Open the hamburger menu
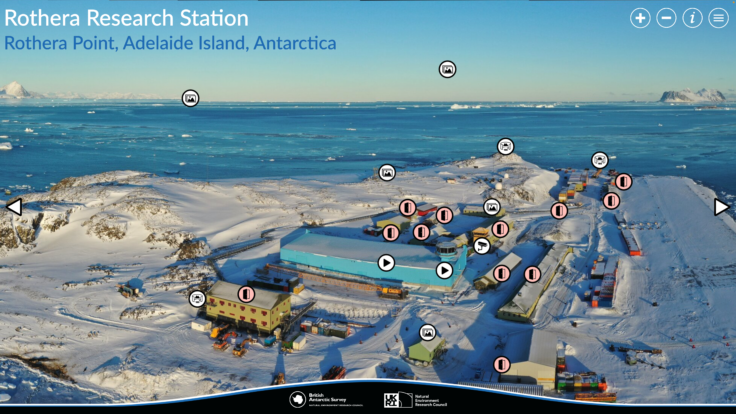The width and height of the screenshot is (736, 414). tap(718, 18)
